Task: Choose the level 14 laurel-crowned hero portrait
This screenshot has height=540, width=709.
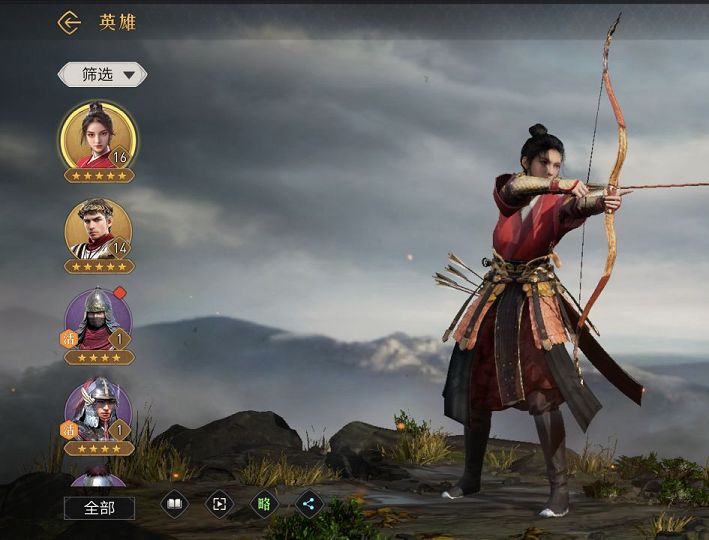Action: coord(98,230)
